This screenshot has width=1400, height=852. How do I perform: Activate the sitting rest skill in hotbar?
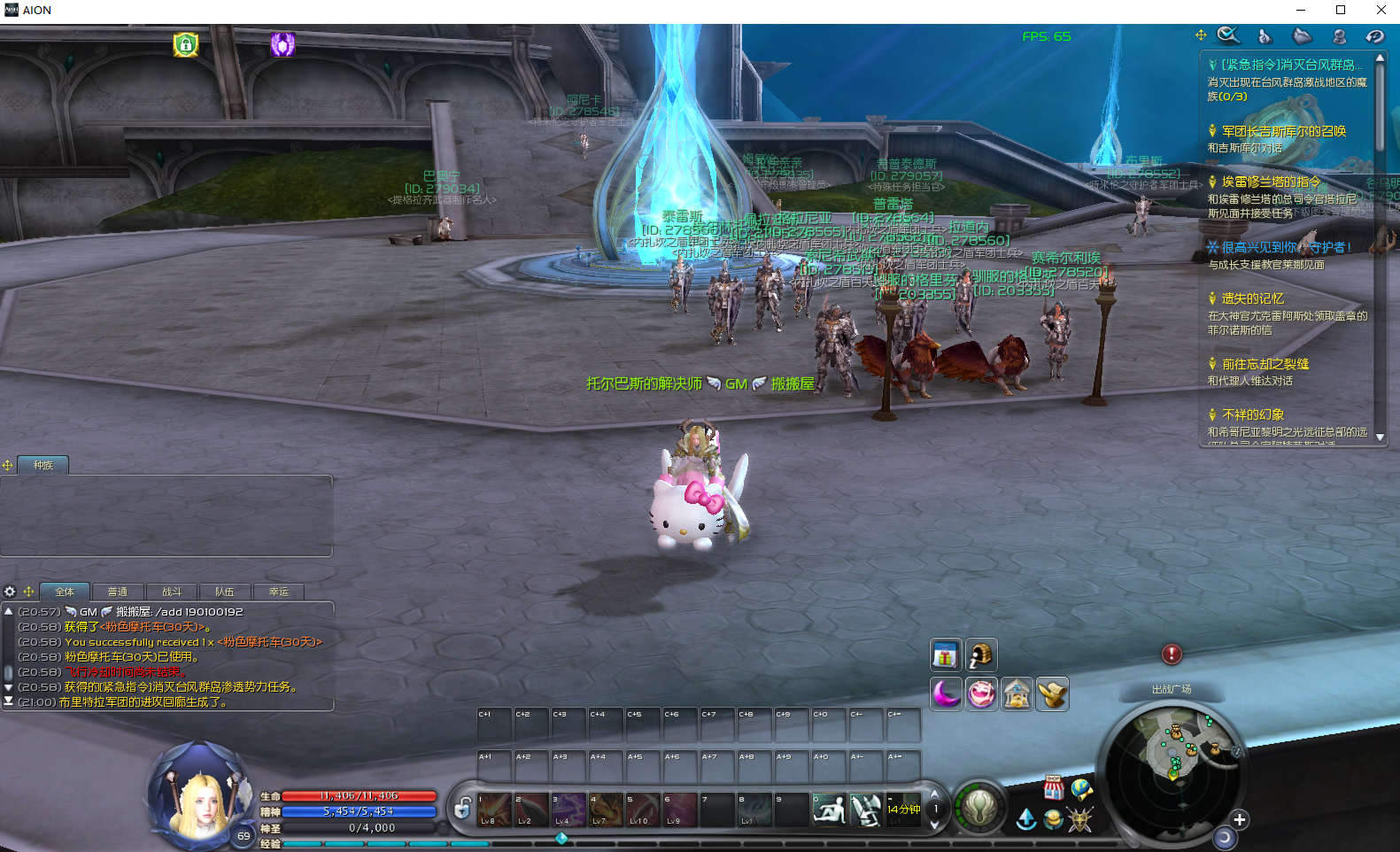pos(829,809)
